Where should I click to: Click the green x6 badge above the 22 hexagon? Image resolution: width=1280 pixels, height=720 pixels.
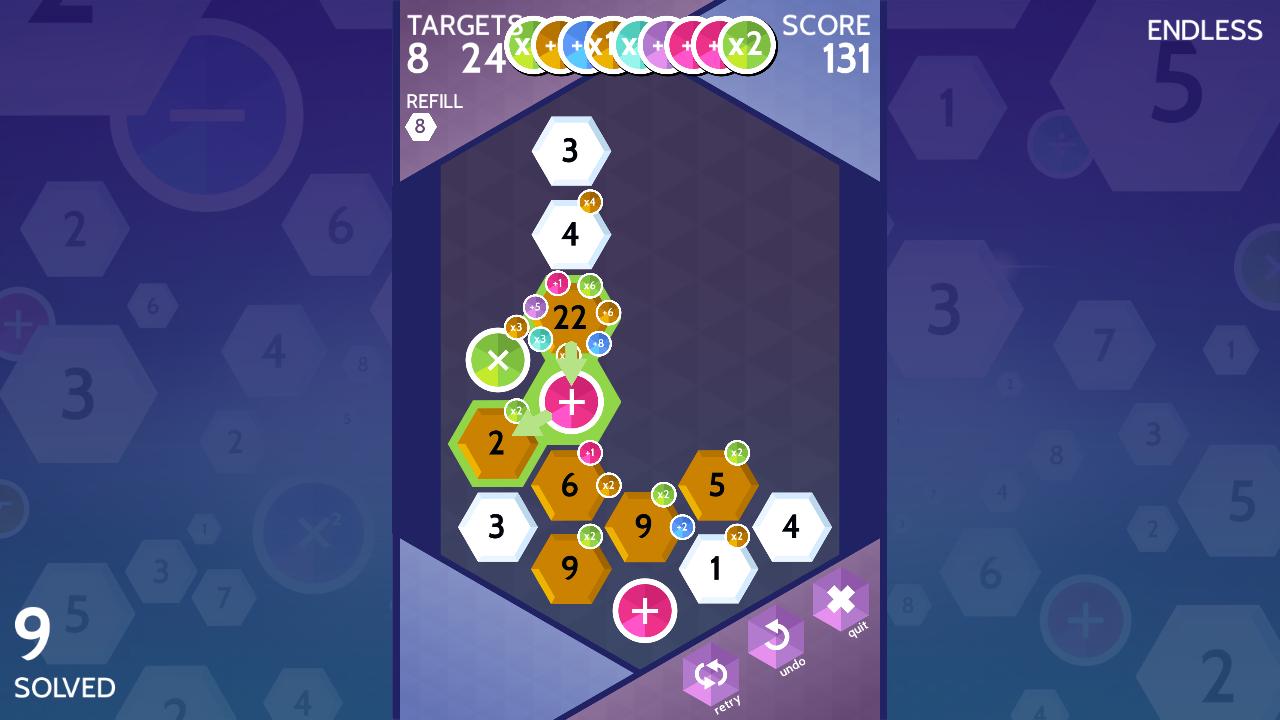[x=591, y=283]
